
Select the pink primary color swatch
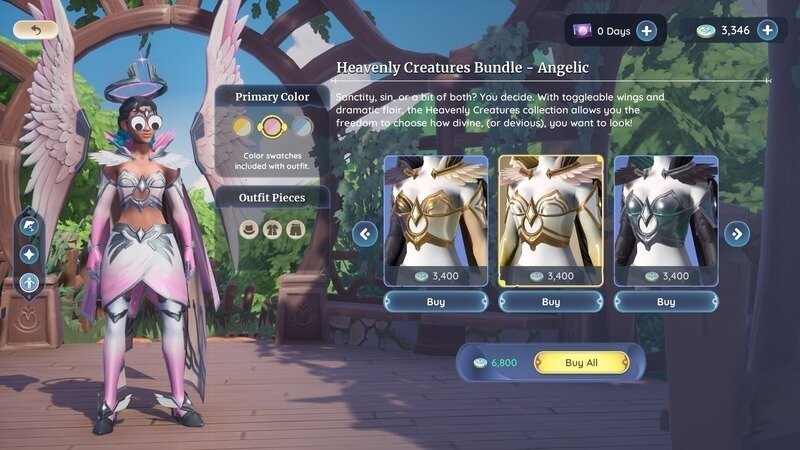pos(271,127)
